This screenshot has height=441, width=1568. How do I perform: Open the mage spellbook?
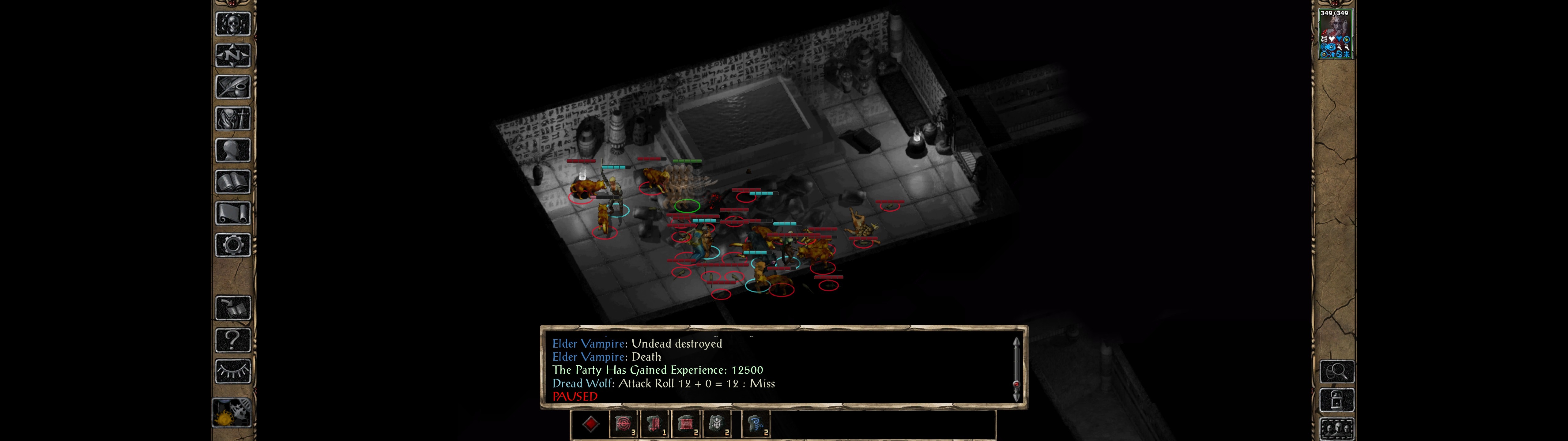233,182
